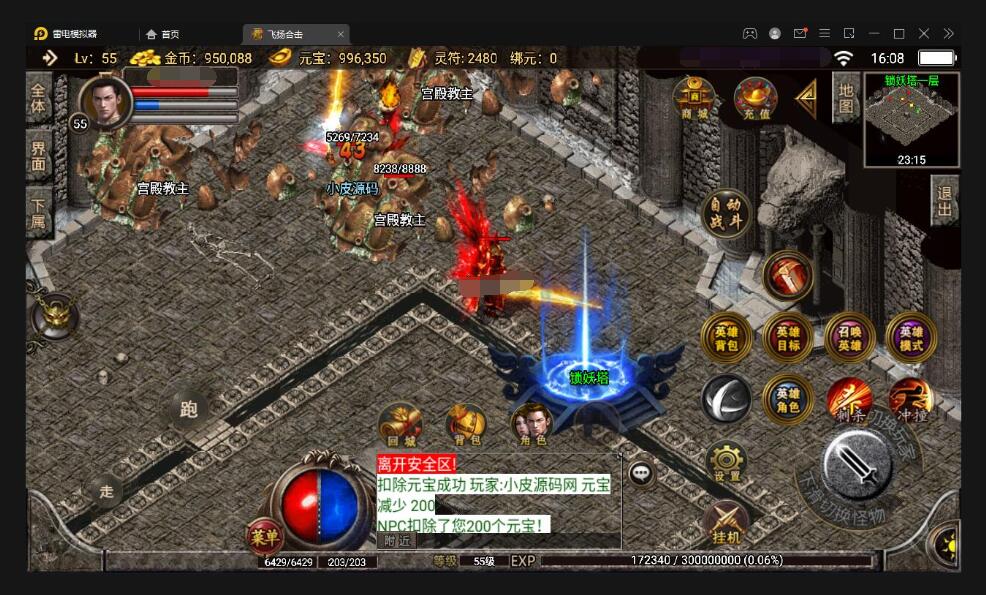Image resolution: width=986 pixels, height=595 pixels.
Task: Toggle 自动战斗 auto battle
Action: pyautogui.click(x=727, y=213)
